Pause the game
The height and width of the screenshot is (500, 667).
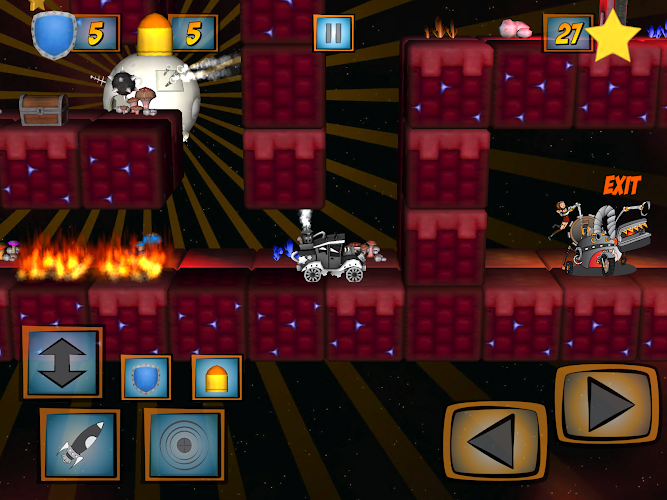[333, 33]
